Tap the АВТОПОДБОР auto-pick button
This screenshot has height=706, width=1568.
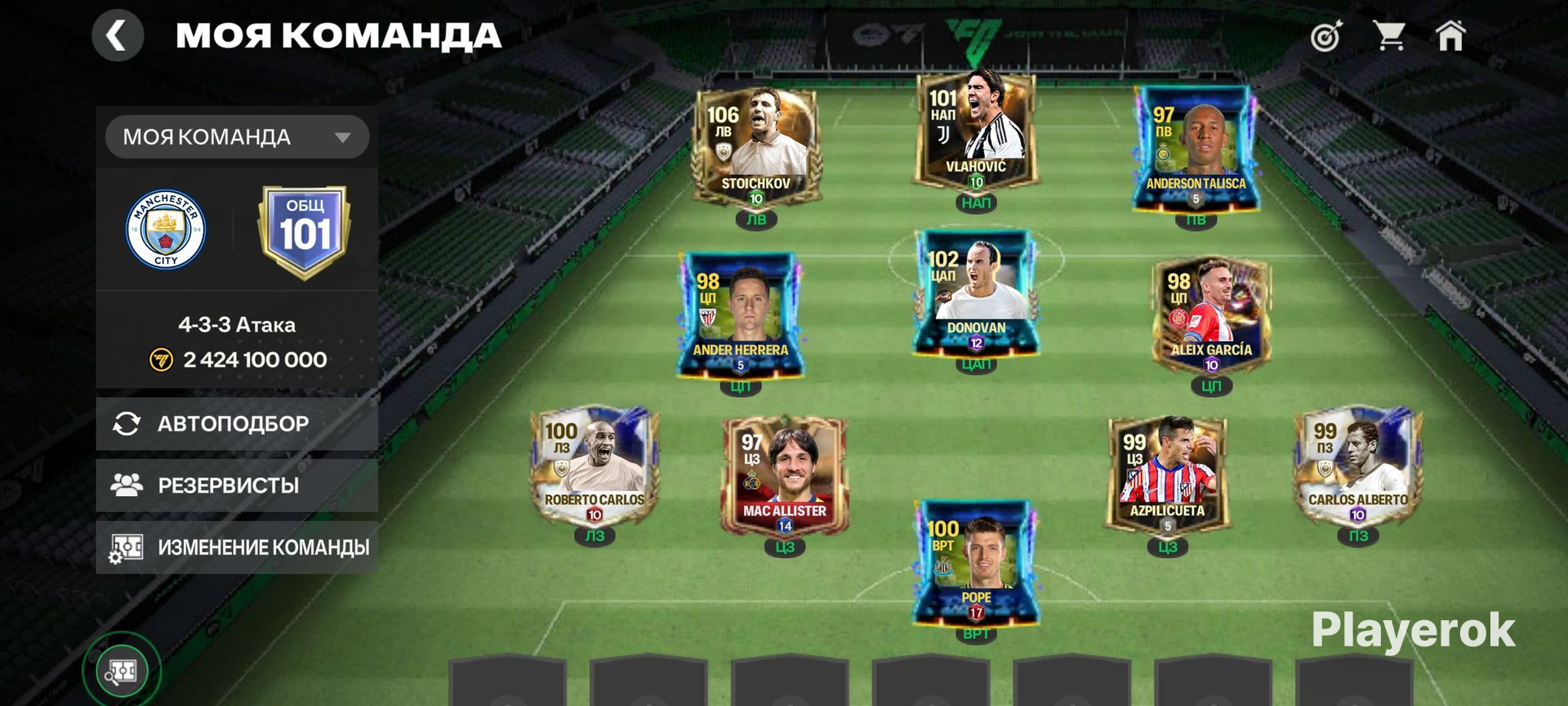(x=237, y=423)
